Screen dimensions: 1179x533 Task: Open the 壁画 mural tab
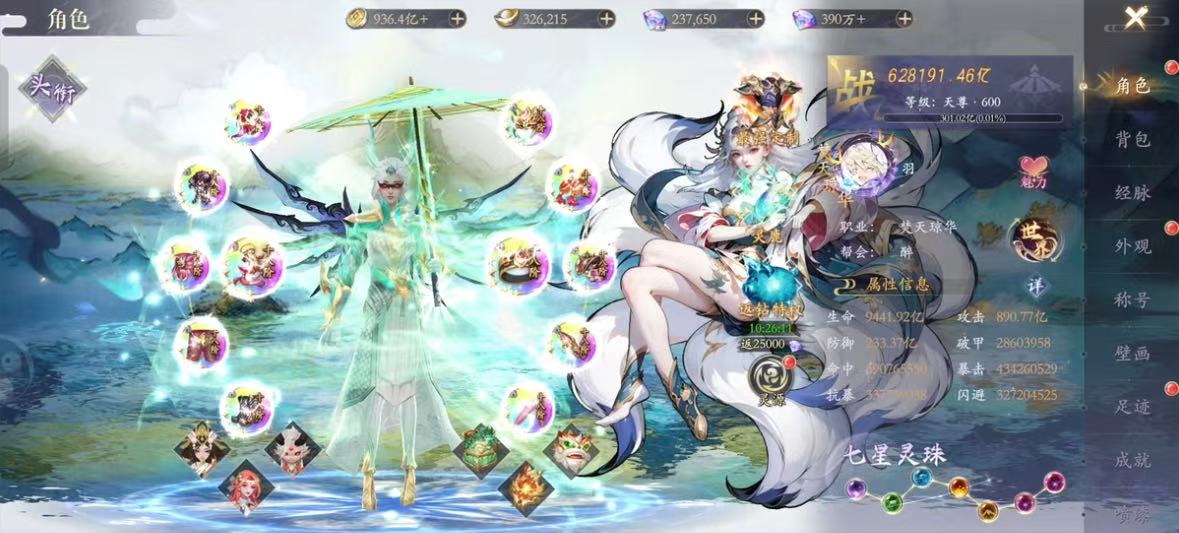pos(1132,352)
